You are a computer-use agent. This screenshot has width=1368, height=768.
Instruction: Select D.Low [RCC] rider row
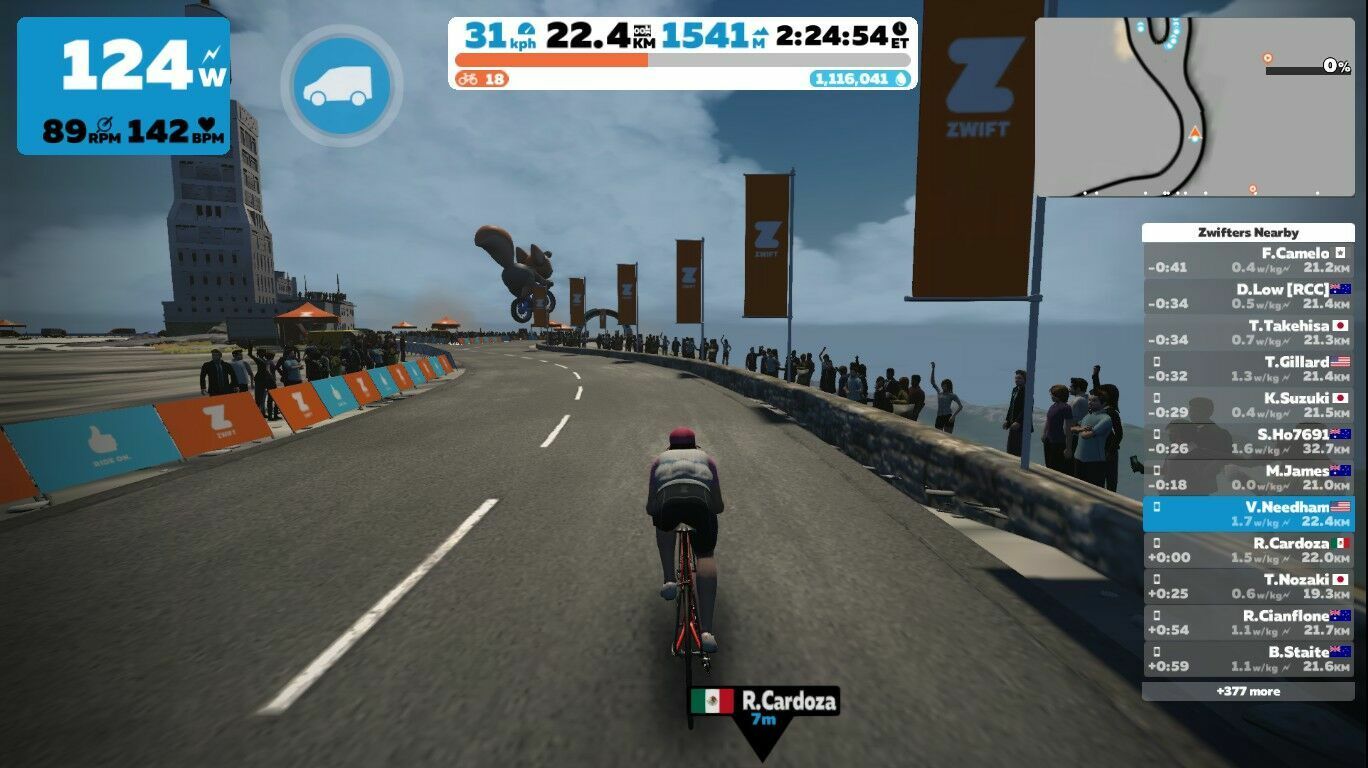1248,297
